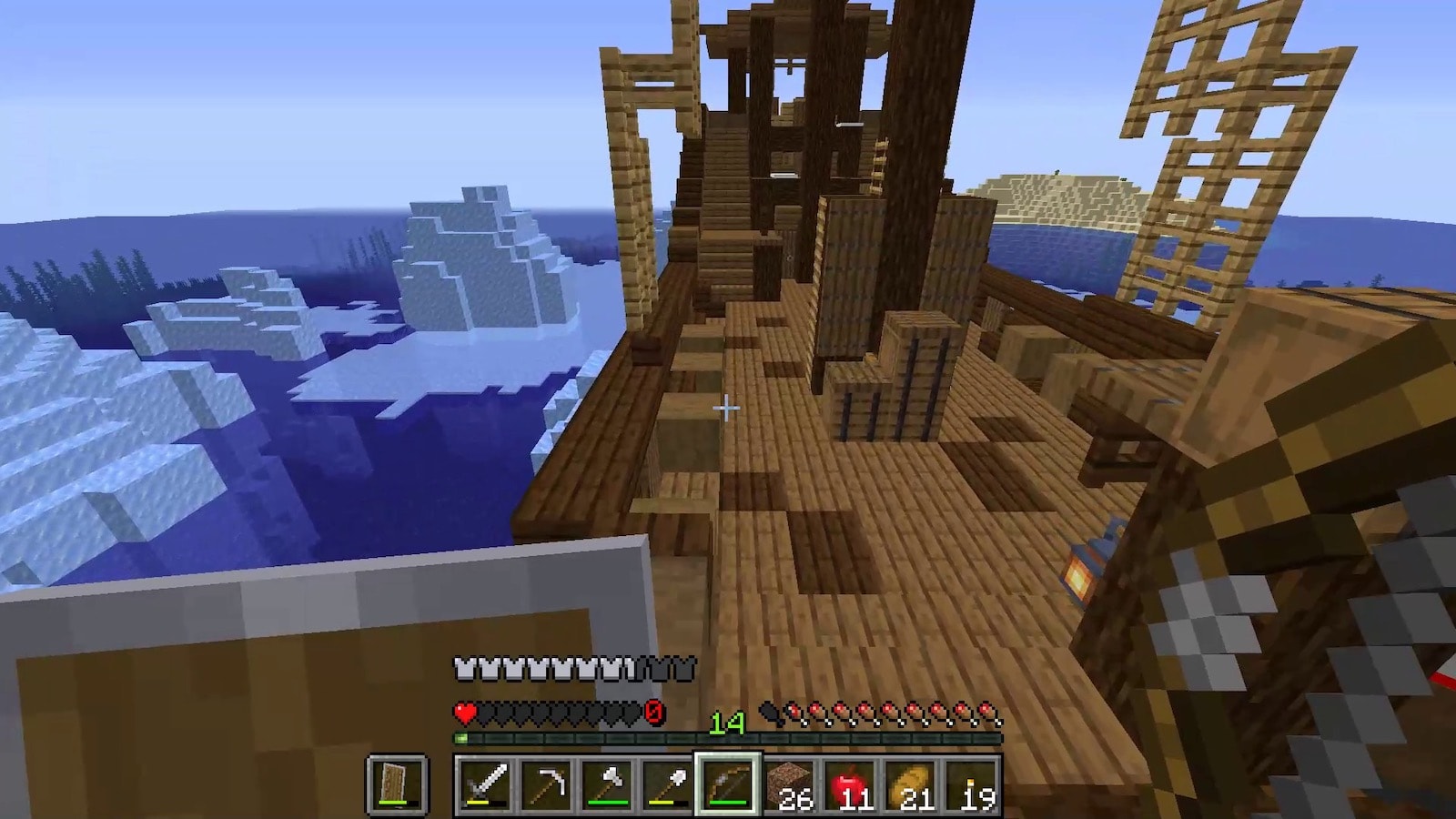Select the dirt block stack of 26
The height and width of the screenshot is (819, 1456).
point(789,784)
